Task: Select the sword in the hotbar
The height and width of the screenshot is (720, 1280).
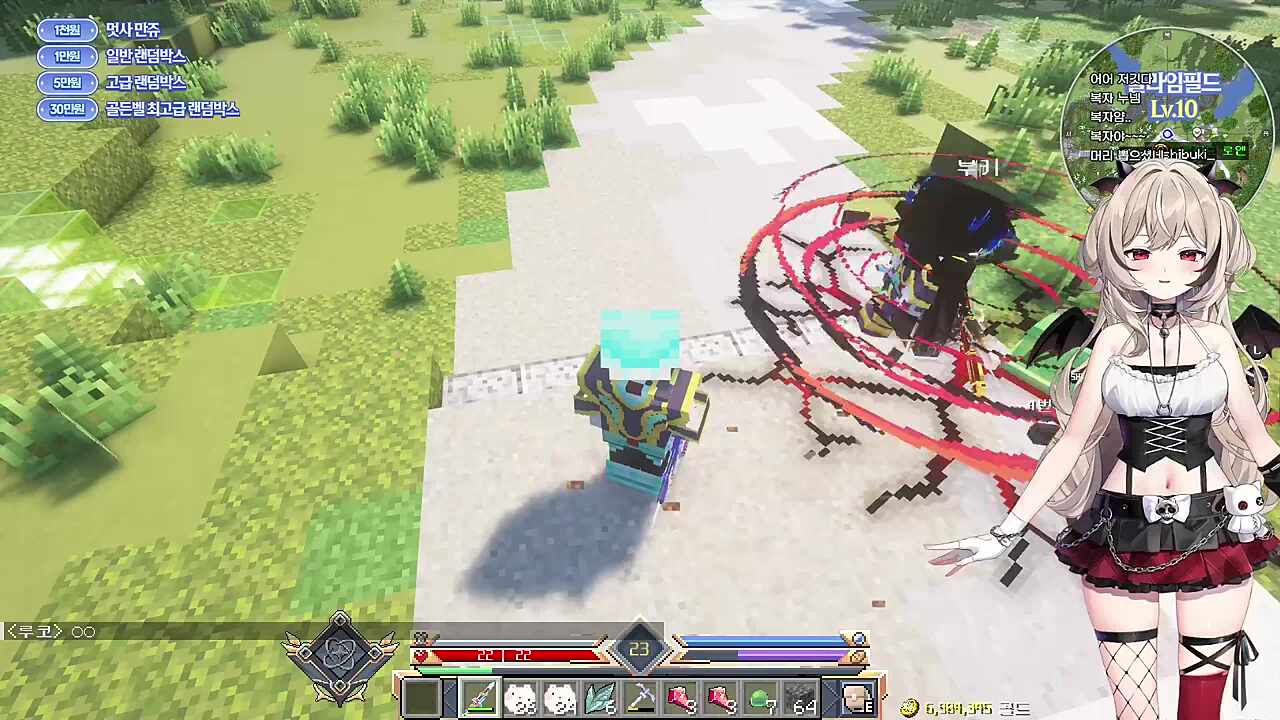Action: click(x=481, y=698)
